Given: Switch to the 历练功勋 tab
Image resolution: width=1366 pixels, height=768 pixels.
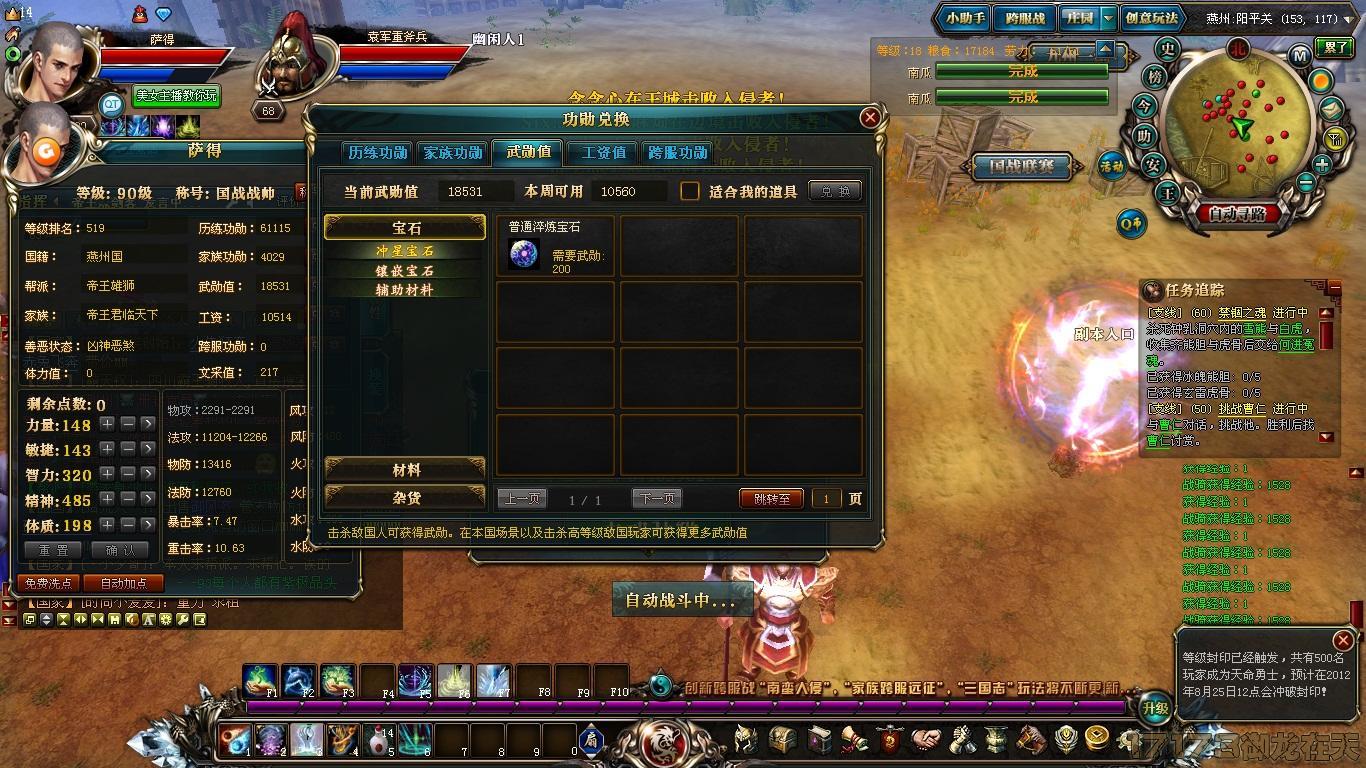Looking at the screenshot, I should 377,153.
